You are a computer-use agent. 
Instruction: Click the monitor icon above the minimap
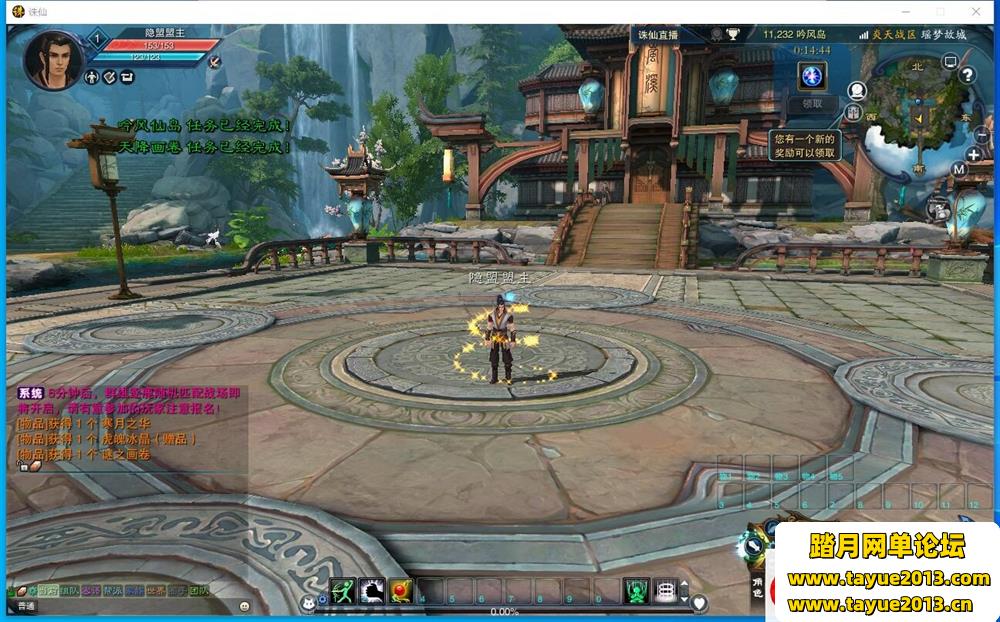pyautogui.click(x=950, y=63)
